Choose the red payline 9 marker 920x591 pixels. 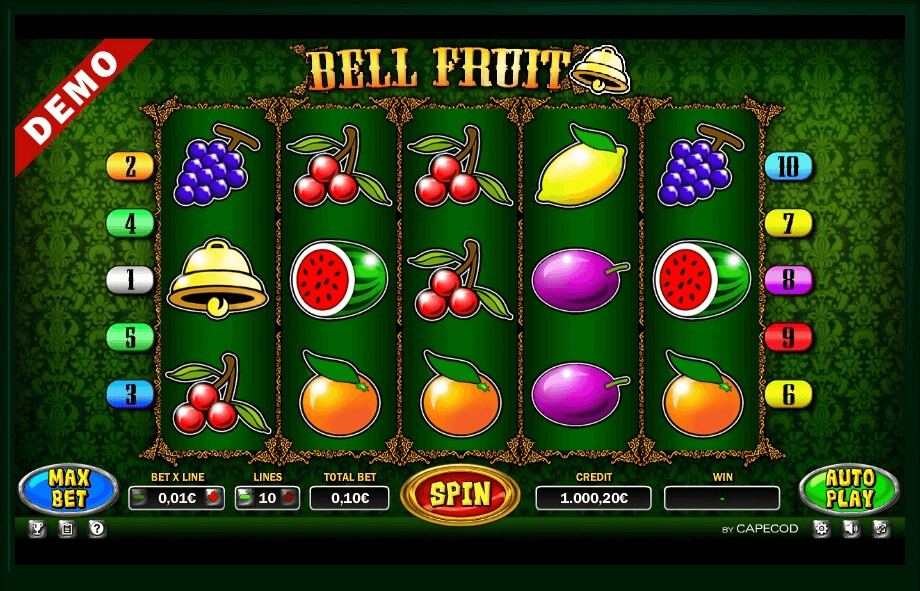pos(789,337)
